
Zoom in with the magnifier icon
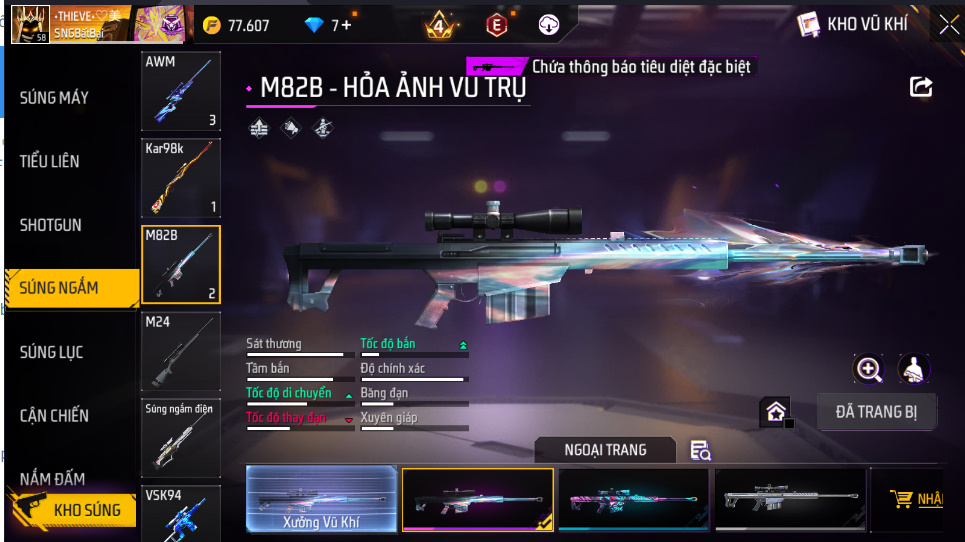pos(869,369)
